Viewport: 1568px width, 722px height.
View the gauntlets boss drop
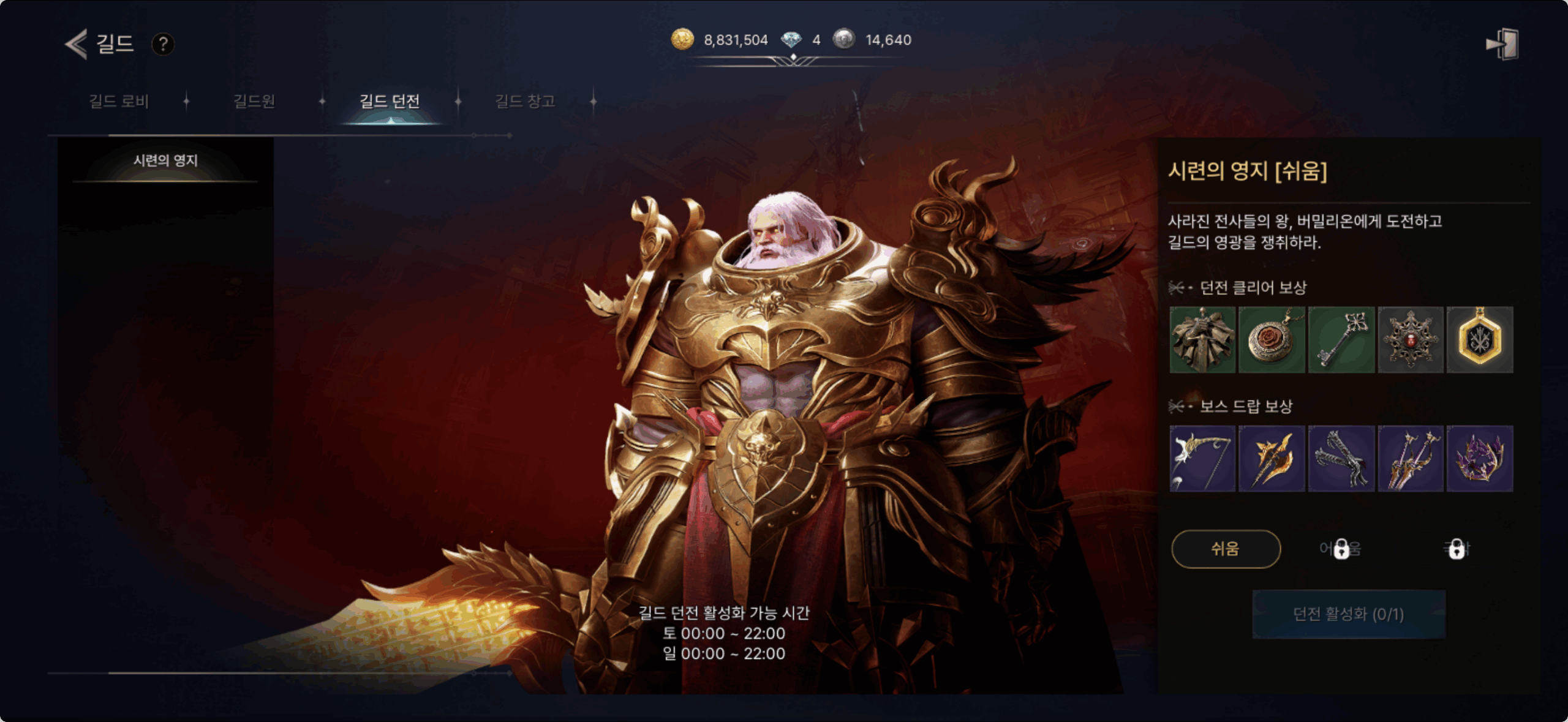pos(1341,459)
